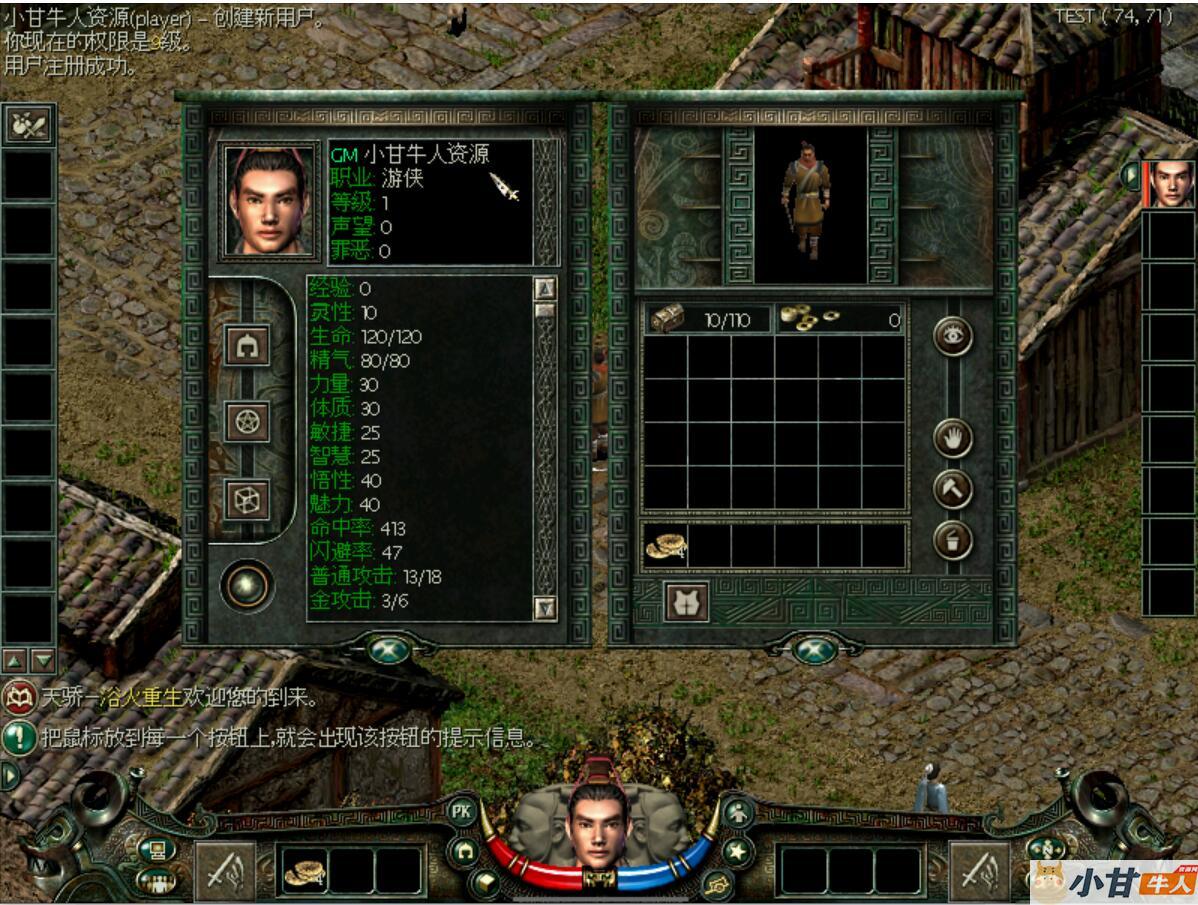This screenshot has width=1198, height=905.
Task: Click the glowing orb button below the tabs
Action: 246,585
